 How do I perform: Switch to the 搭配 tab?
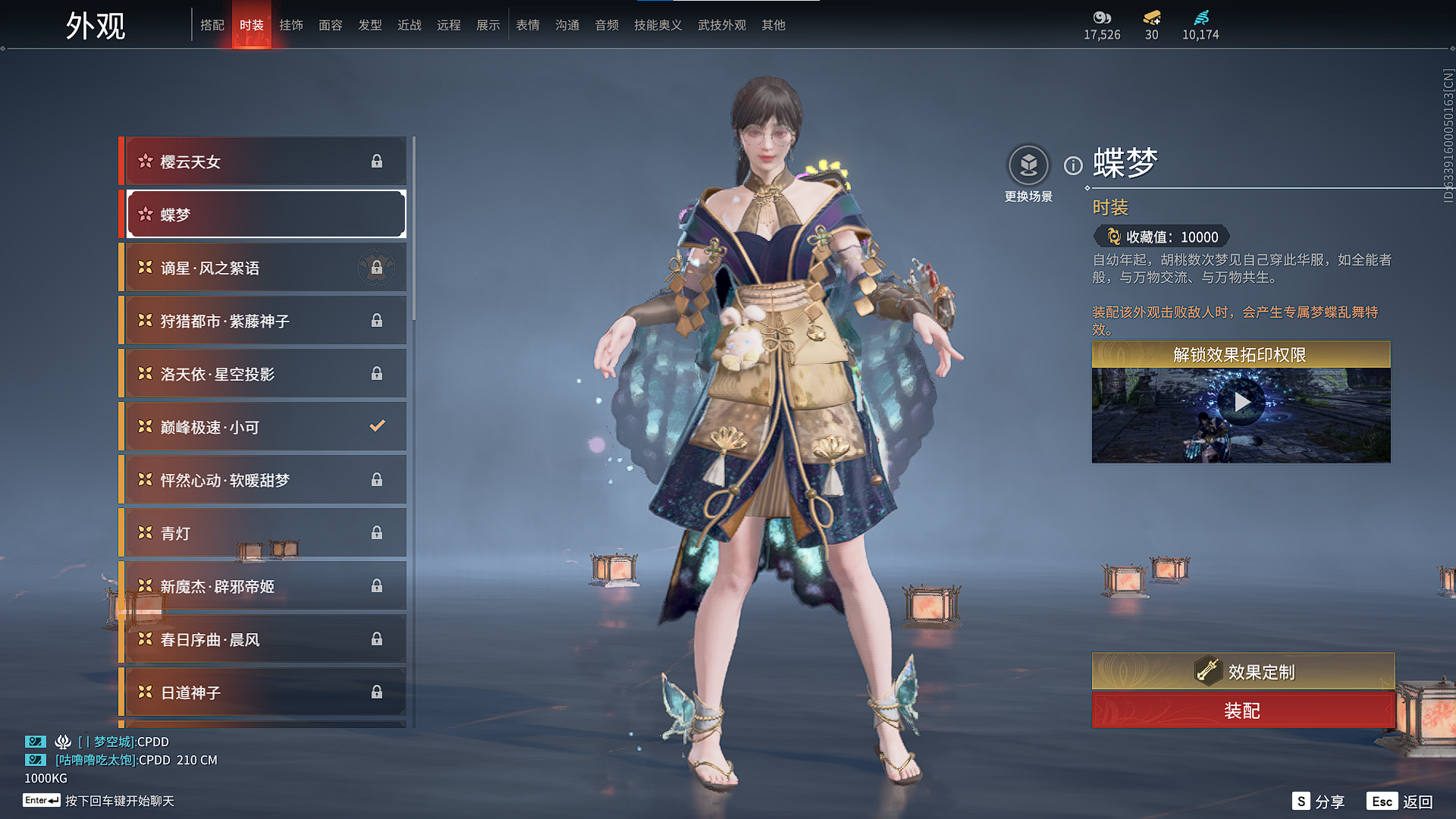(212, 25)
